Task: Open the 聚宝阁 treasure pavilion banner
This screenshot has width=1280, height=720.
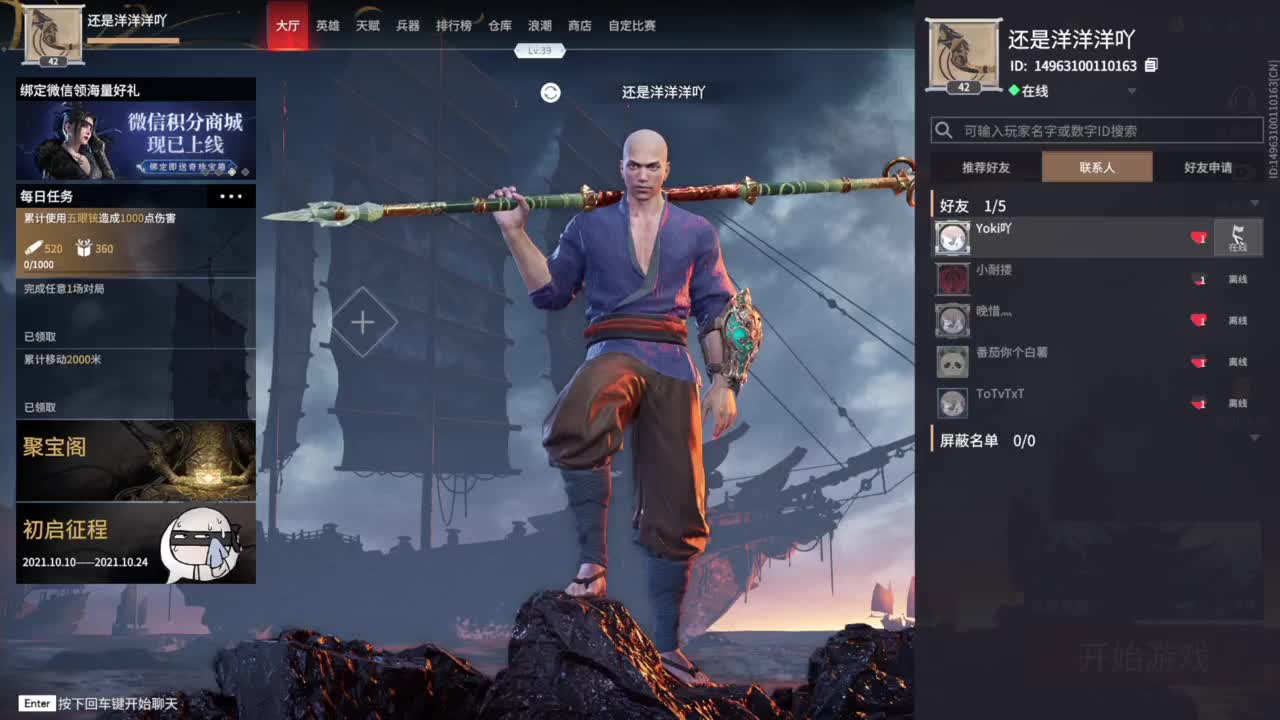Action: click(x=135, y=461)
